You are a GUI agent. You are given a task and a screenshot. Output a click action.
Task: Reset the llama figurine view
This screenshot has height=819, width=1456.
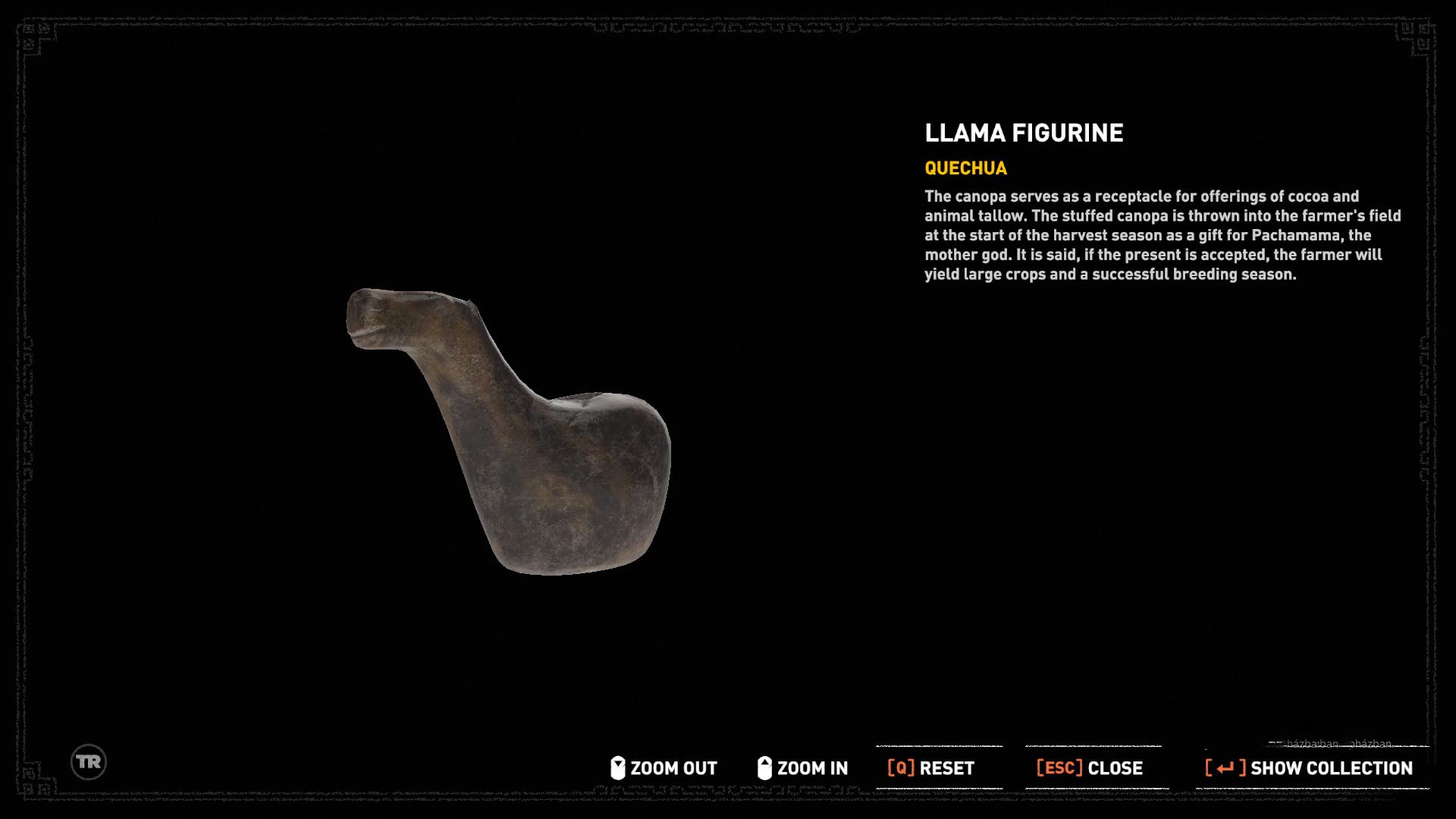coord(931,768)
